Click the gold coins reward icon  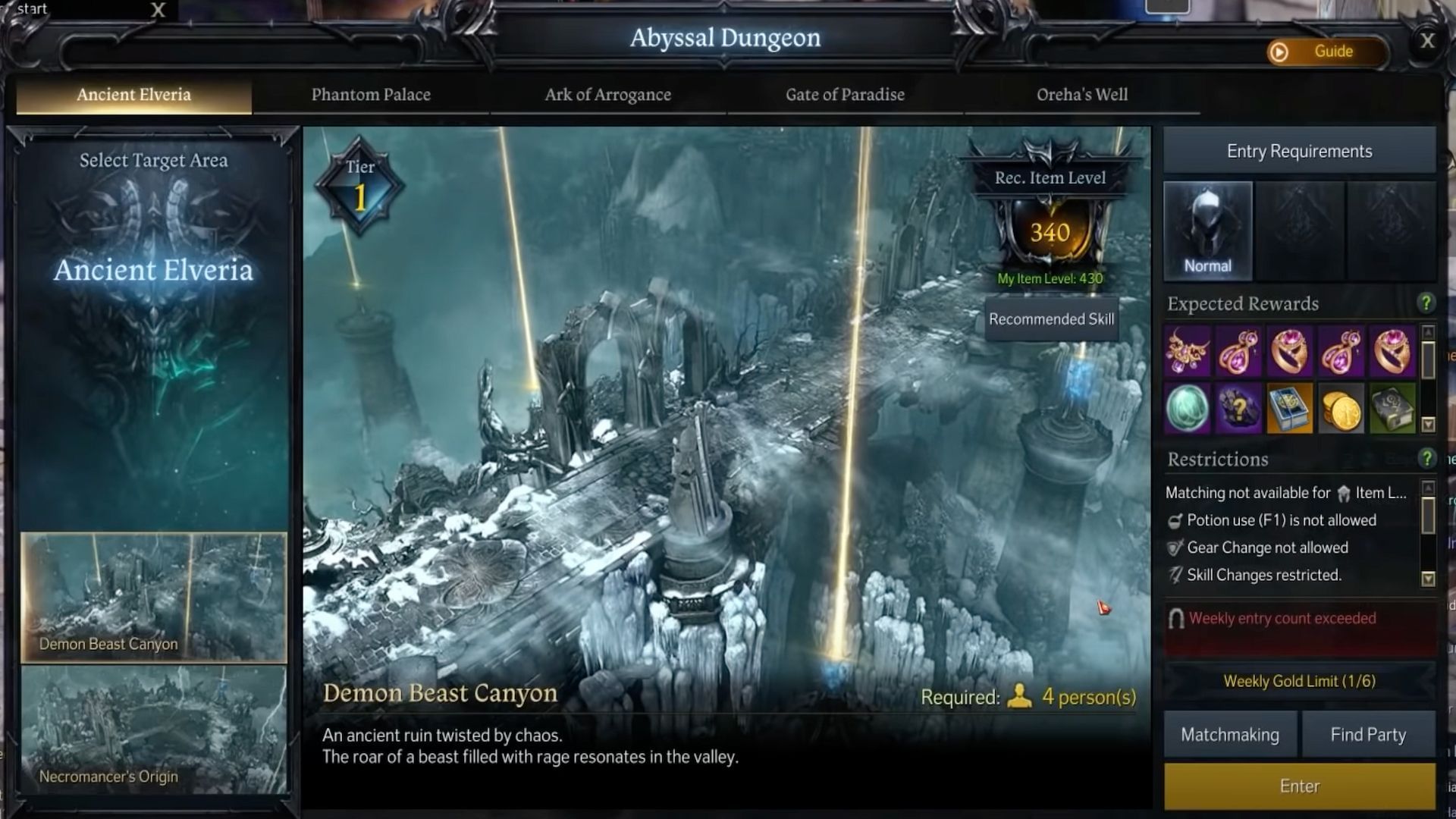[x=1342, y=409]
